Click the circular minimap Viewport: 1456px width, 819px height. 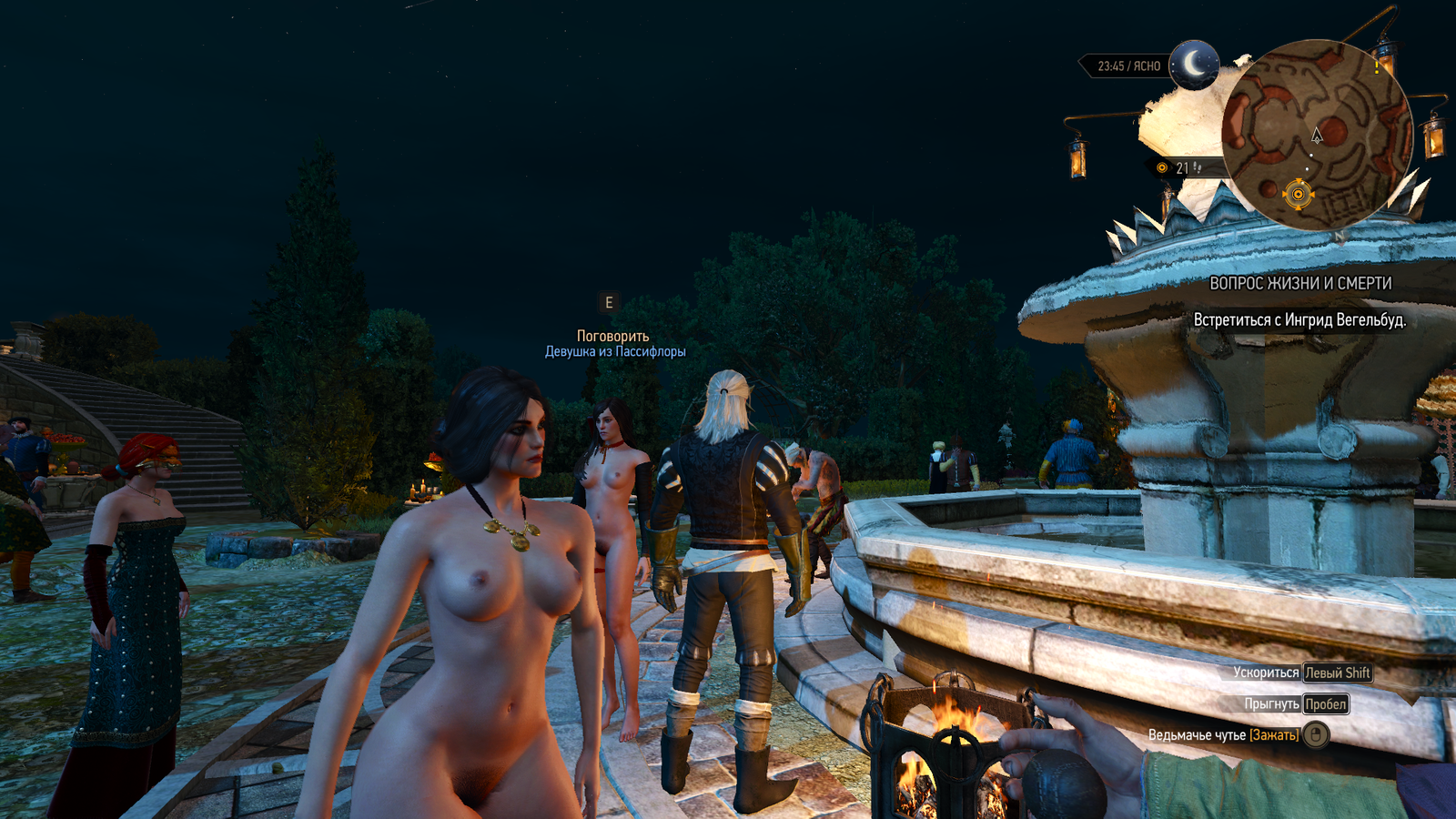point(1316,135)
